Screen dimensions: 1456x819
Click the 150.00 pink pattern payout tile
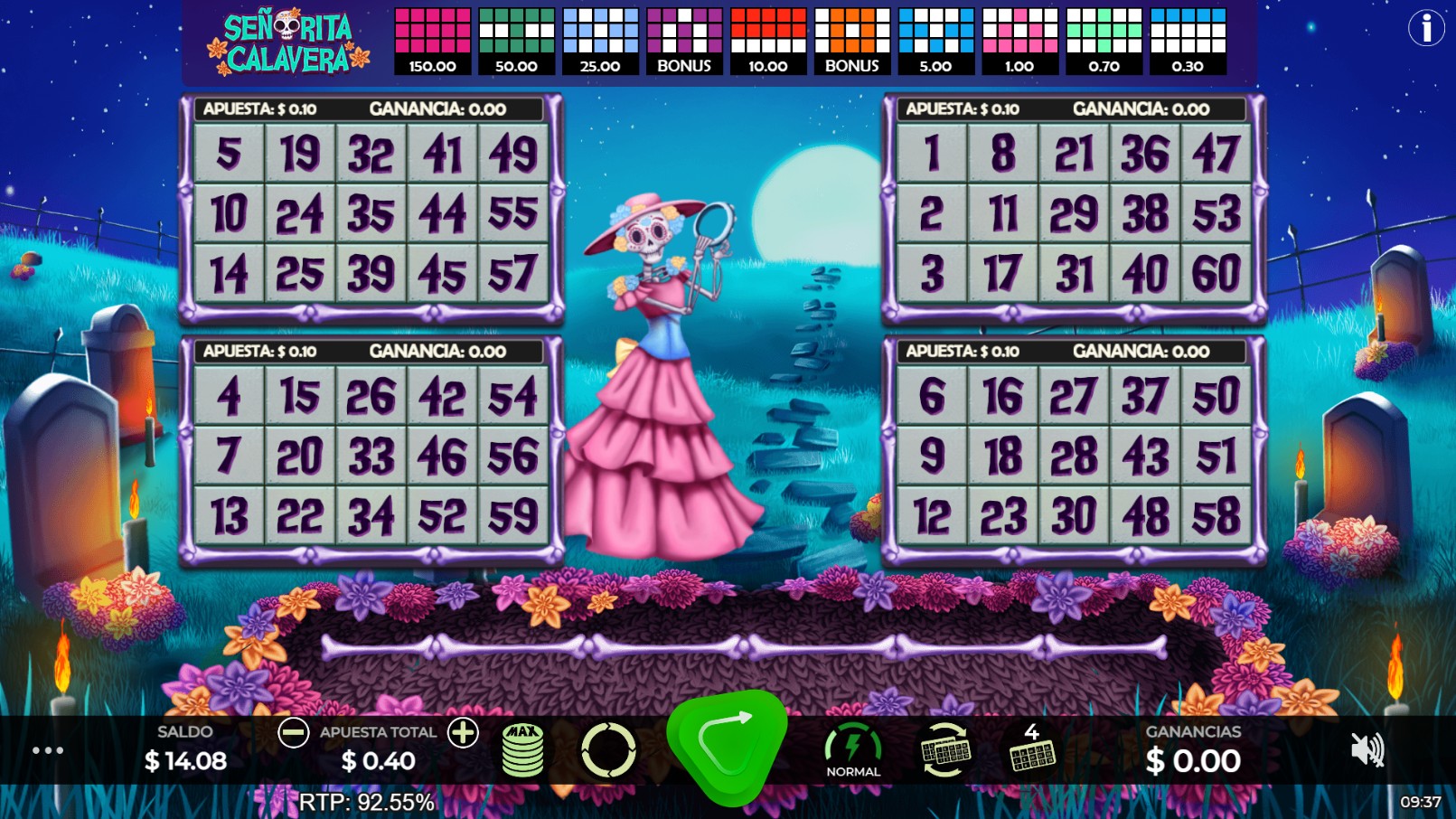point(431,38)
